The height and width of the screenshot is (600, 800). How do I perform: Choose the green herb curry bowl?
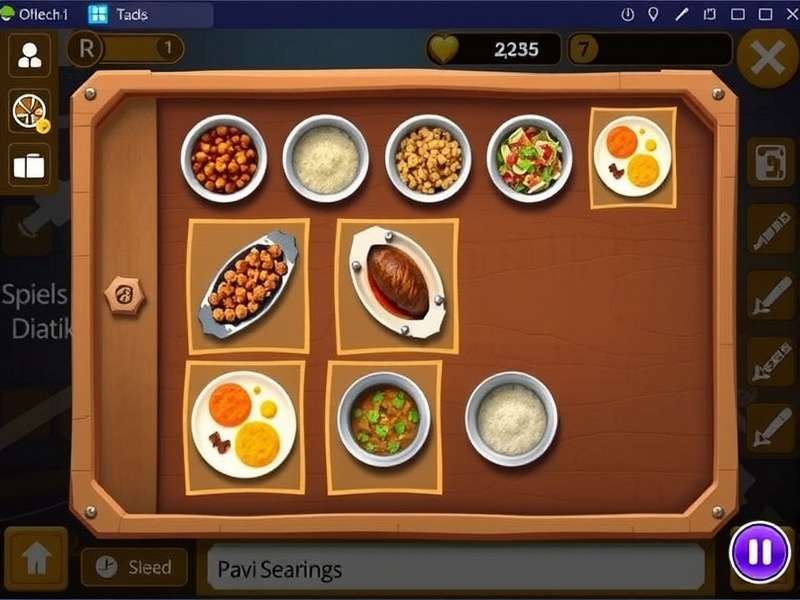coord(384,419)
